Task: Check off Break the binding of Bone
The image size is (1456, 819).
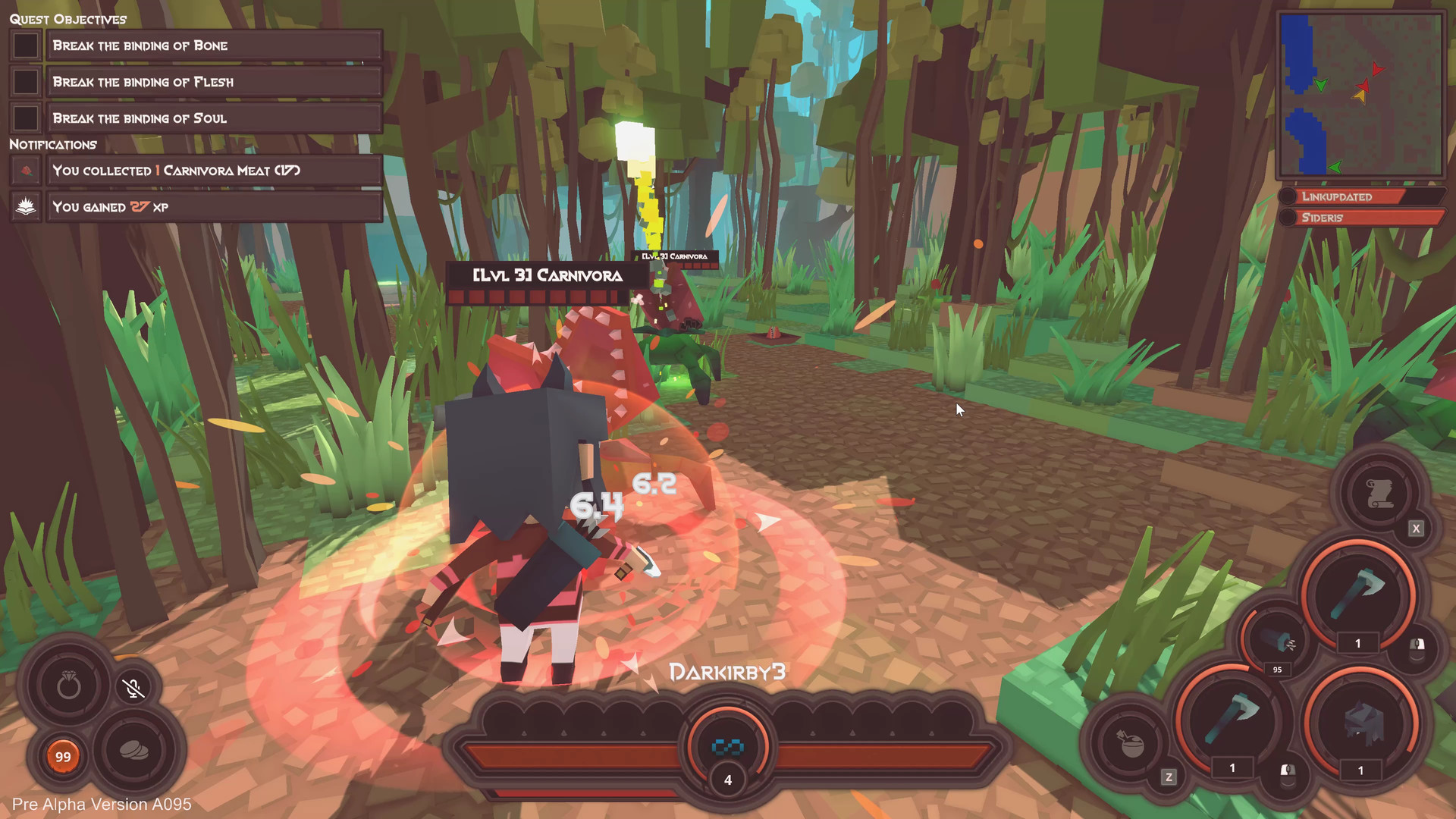Action: point(26,45)
